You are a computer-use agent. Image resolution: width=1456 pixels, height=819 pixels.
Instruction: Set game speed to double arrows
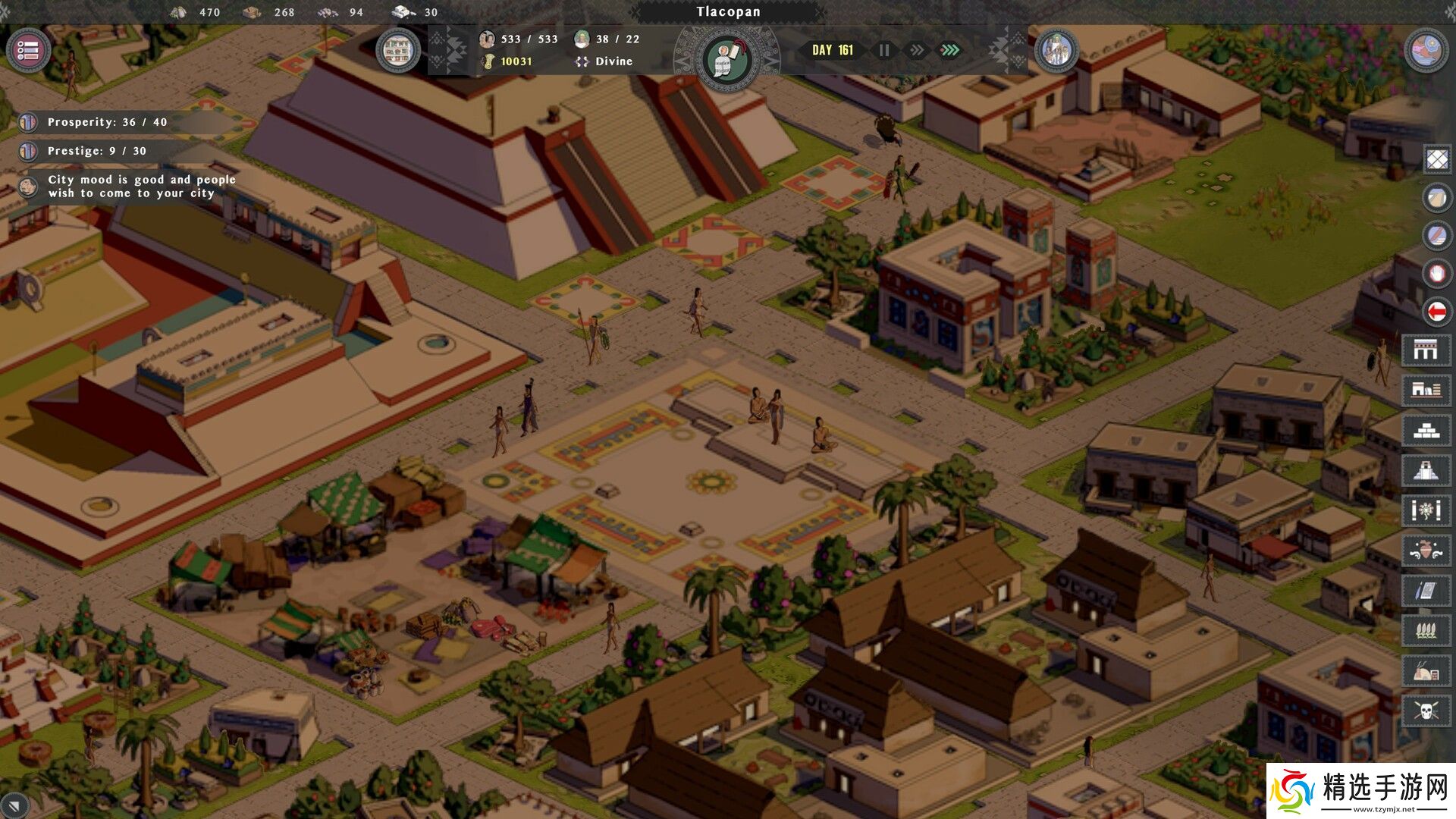pos(917,50)
